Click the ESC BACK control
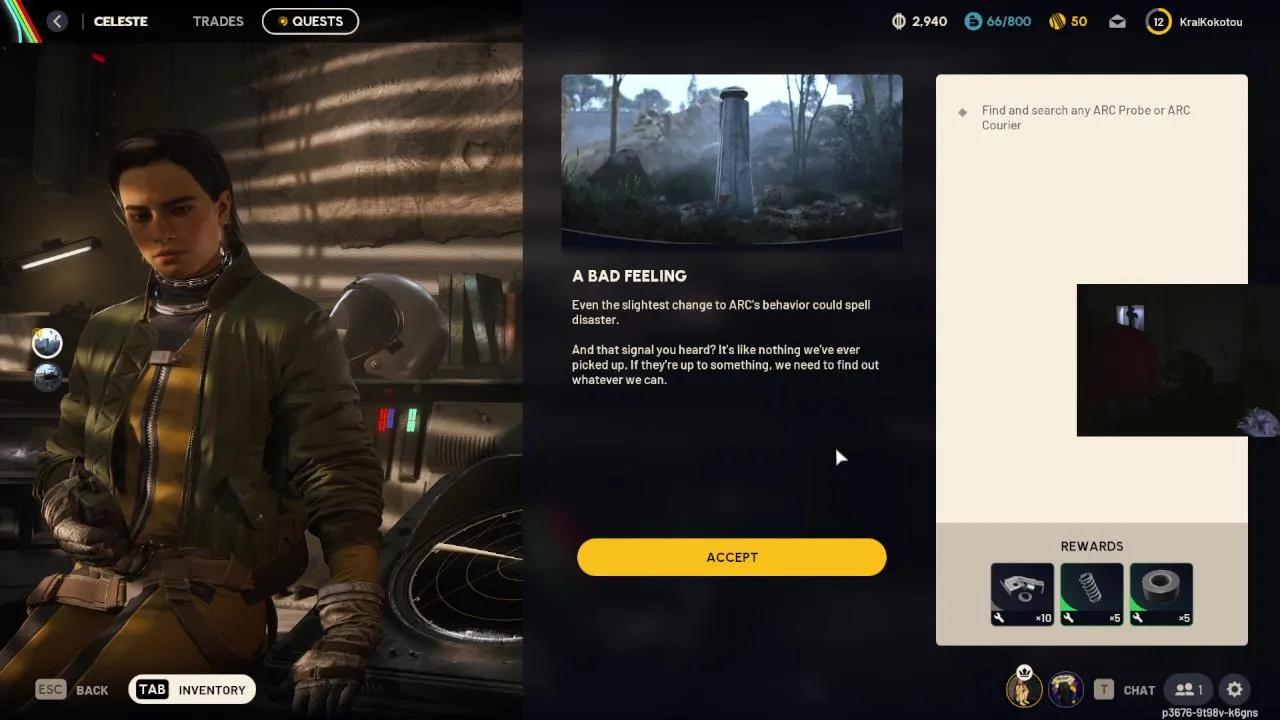The height and width of the screenshot is (720, 1280). tap(50, 689)
